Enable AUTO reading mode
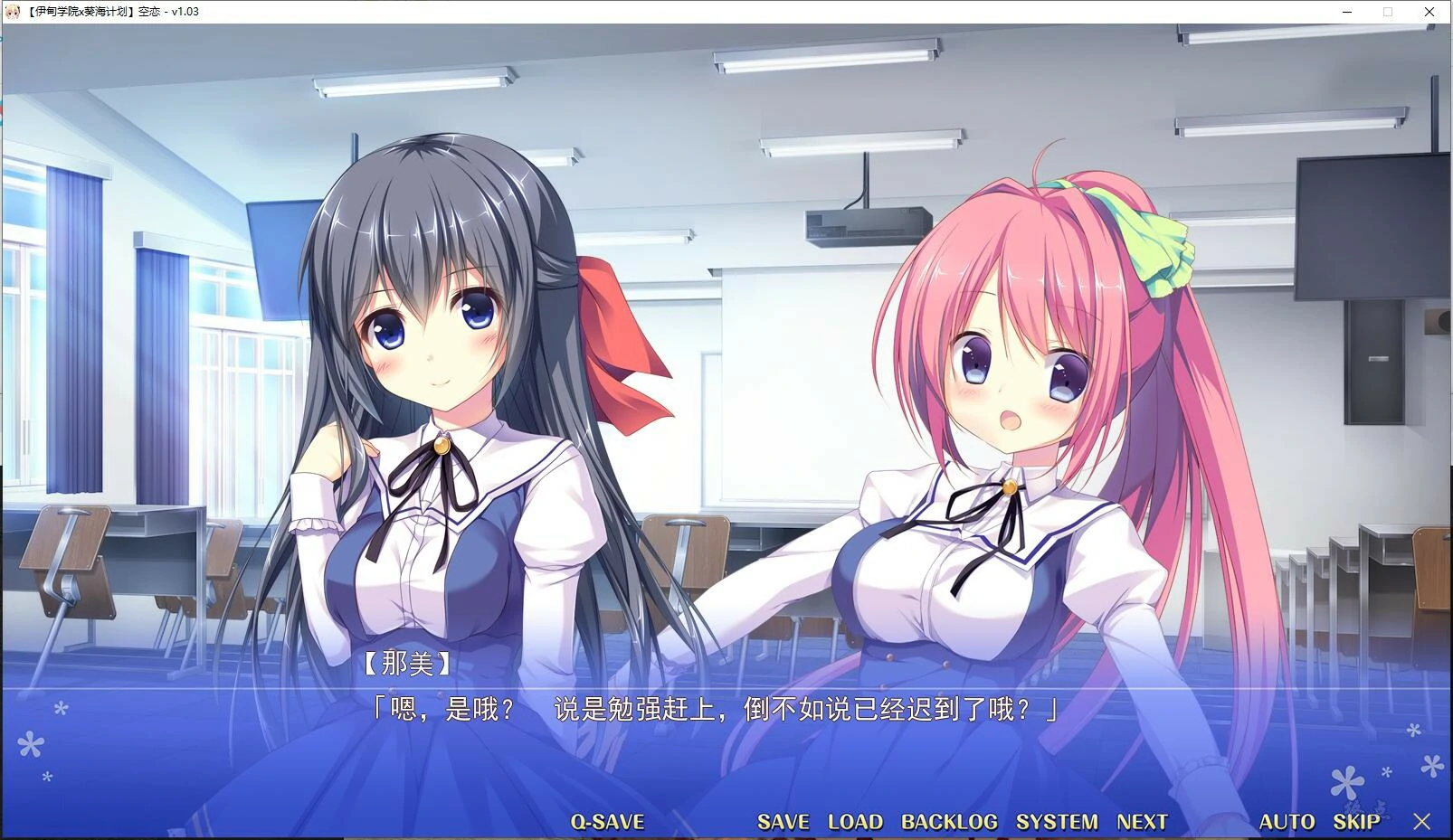1453x840 pixels. [x=1287, y=822]
